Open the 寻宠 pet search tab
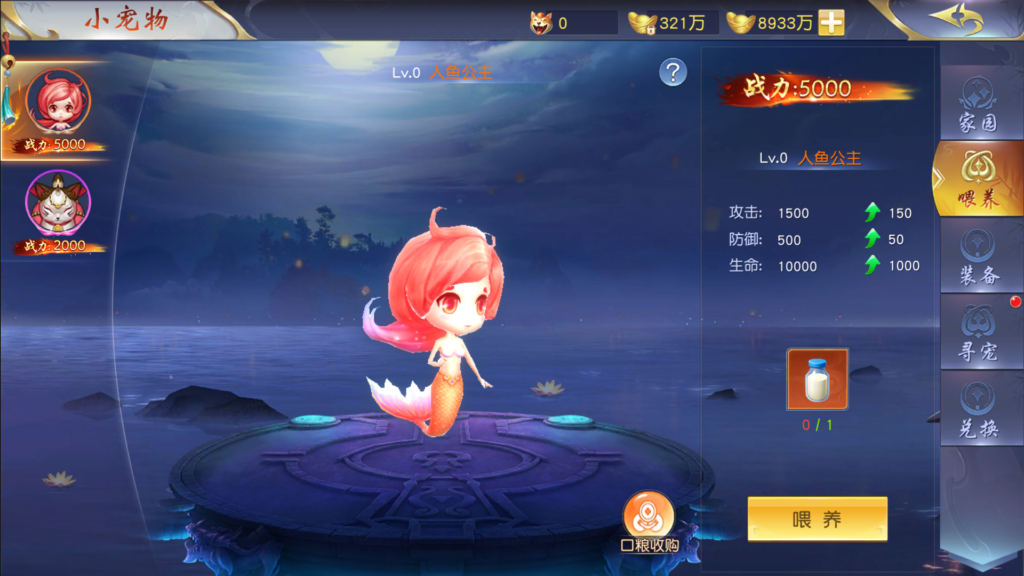 (x=978, y=333)
